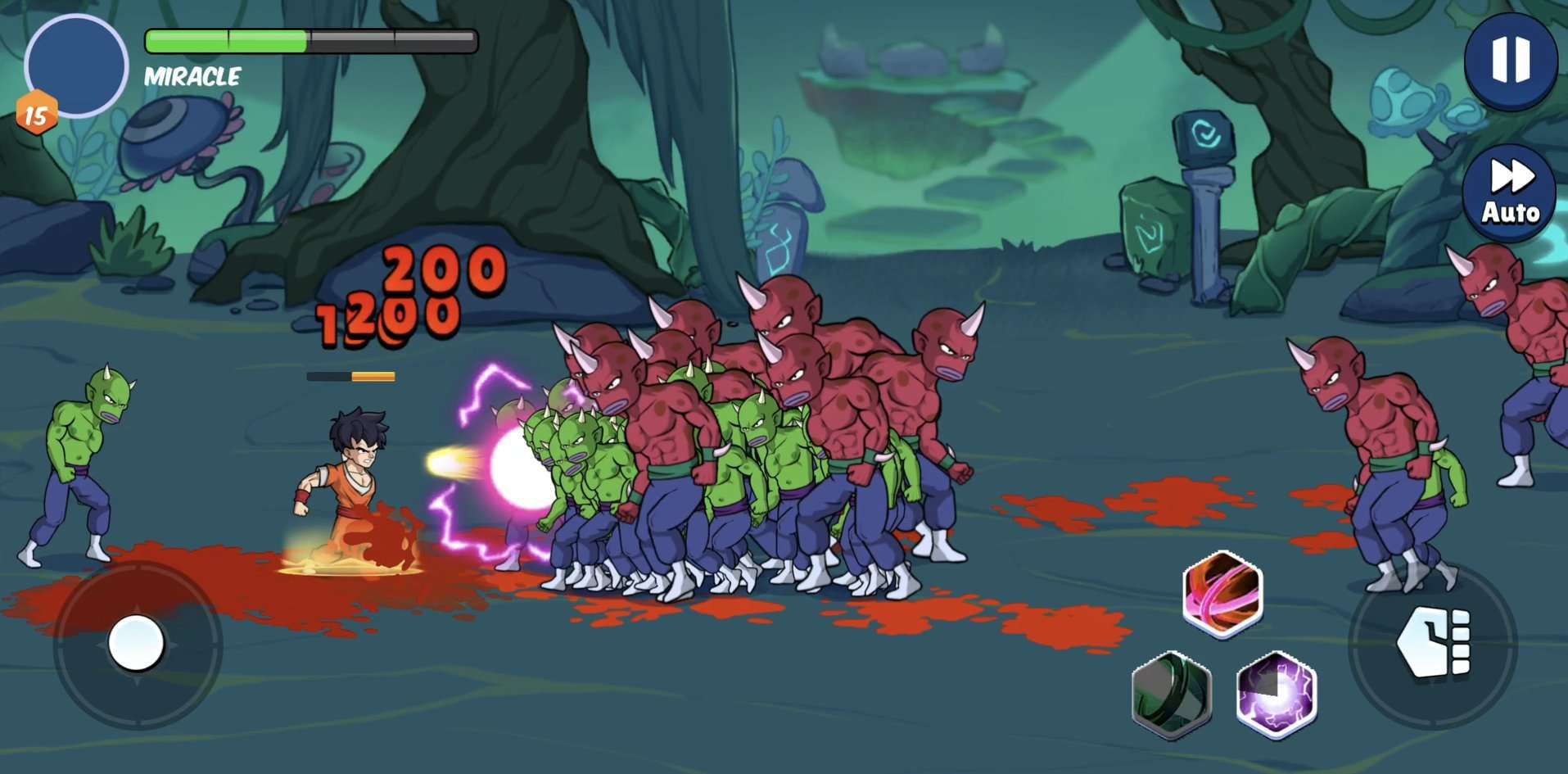Click the virtual joystick knob
1568x774 pixels.
[137, 643]
